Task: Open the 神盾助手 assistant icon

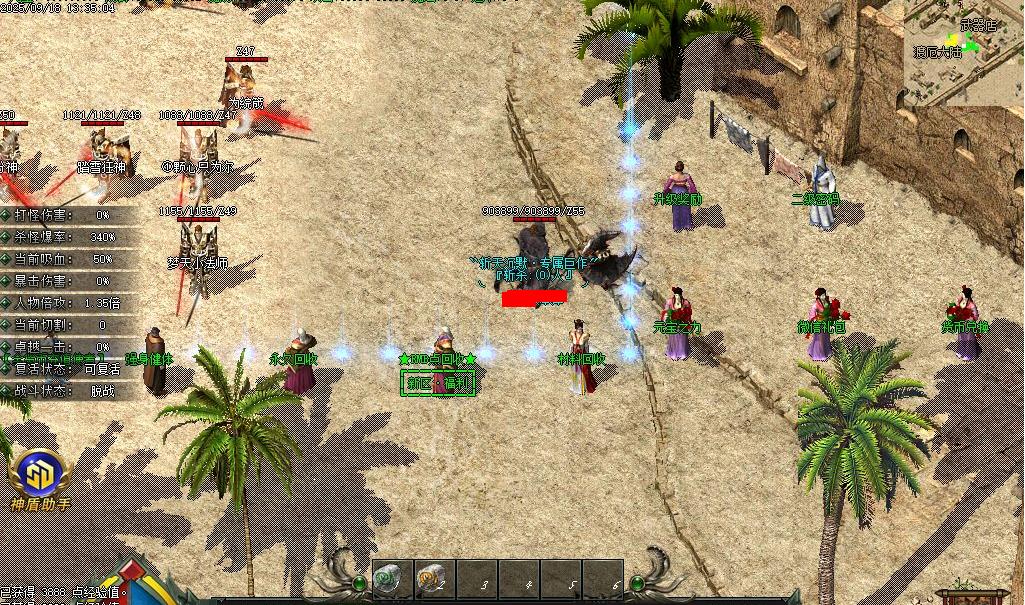Action: [38, 474]
